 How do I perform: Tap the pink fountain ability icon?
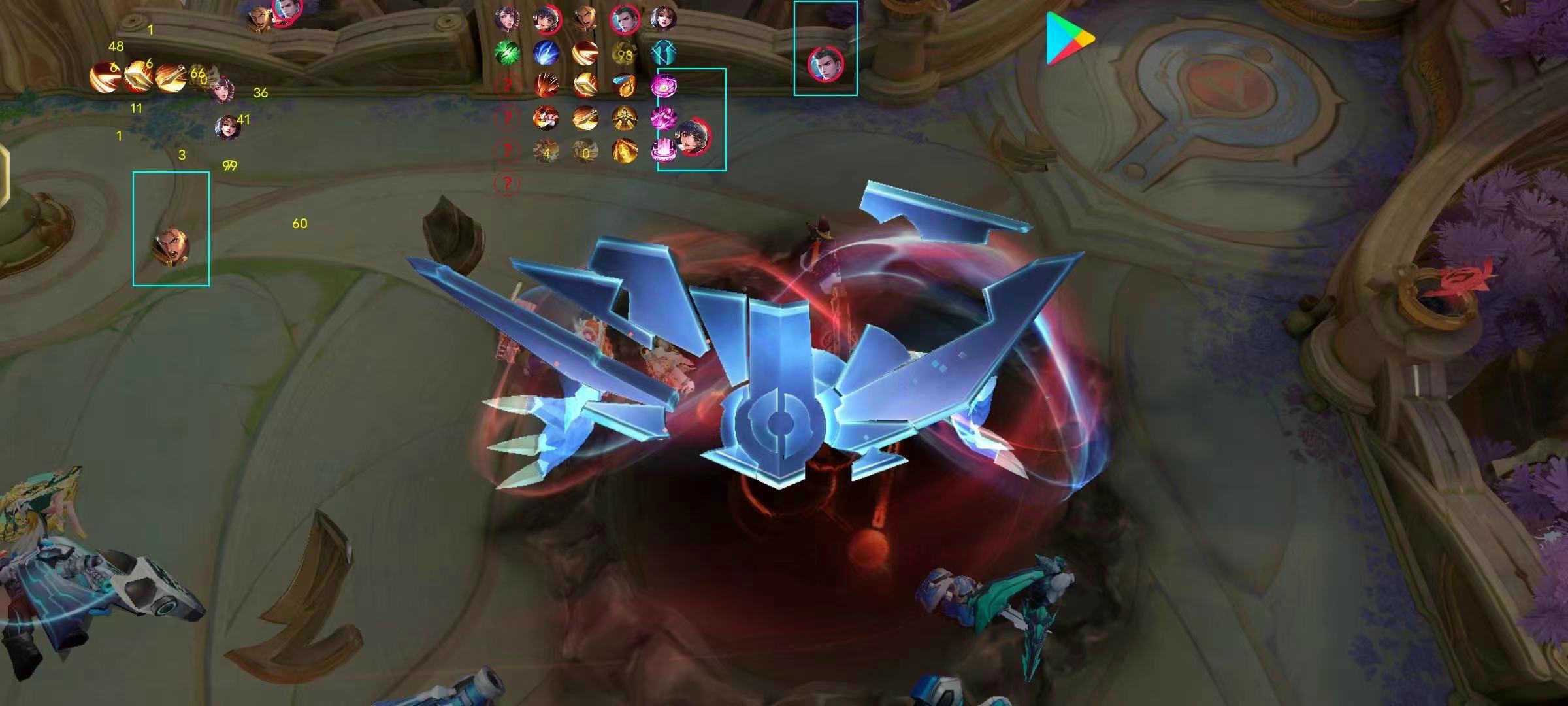tap(664, 150)
